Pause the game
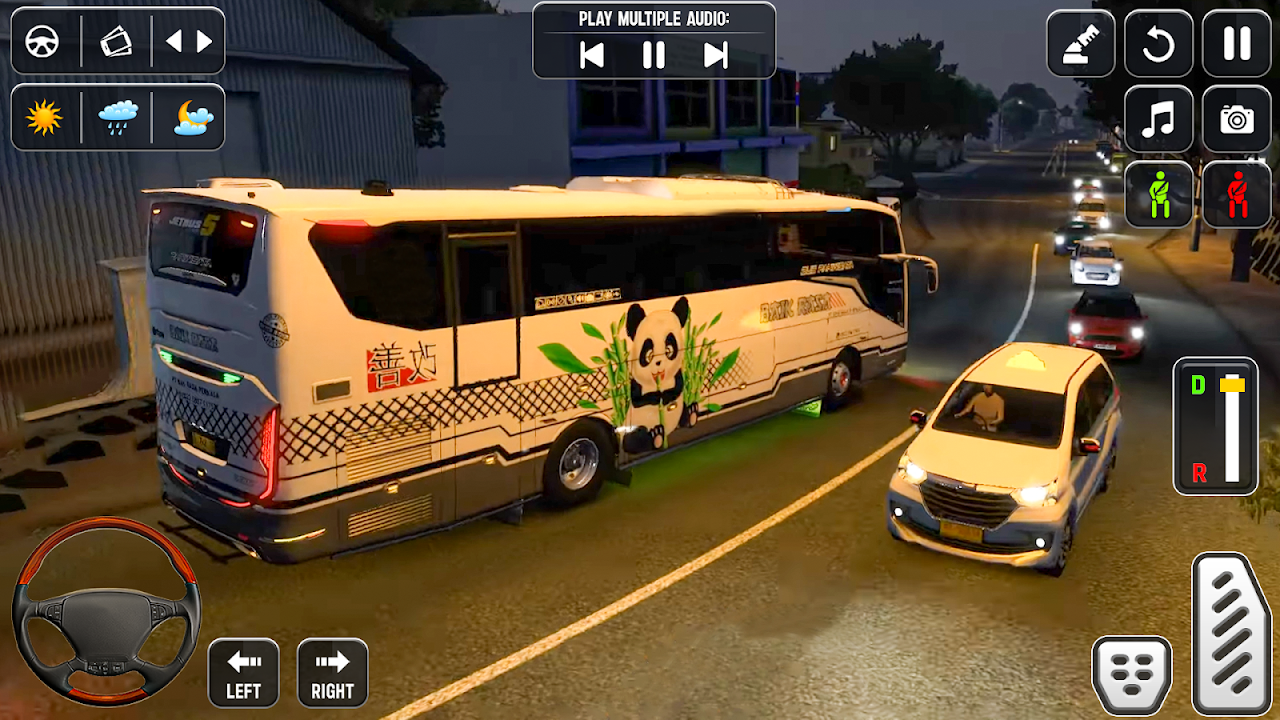Image resolution: width=1280 pixels, height=720 pixels. coord(1237,43)
